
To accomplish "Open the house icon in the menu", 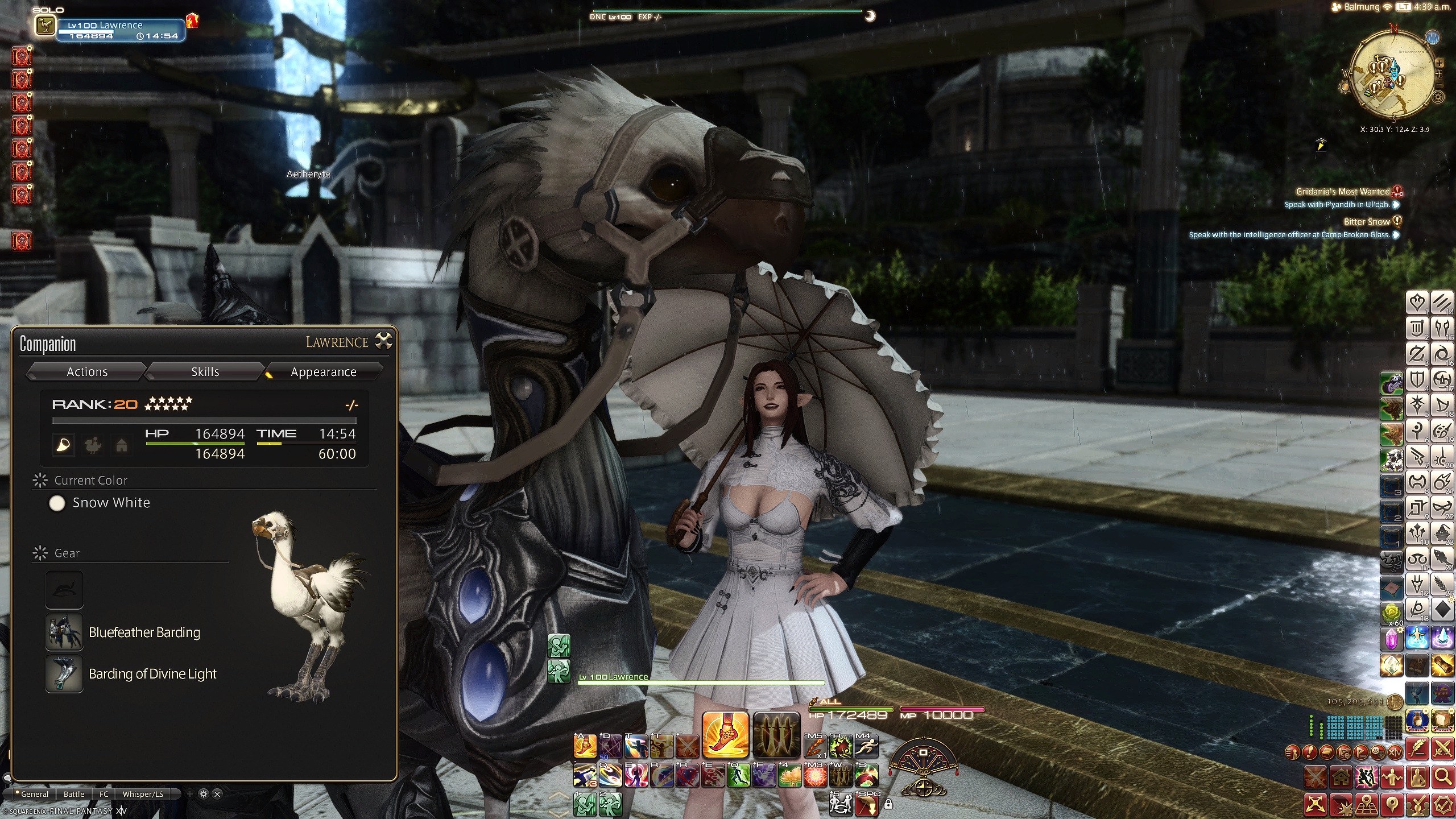I will (1341, 776).
